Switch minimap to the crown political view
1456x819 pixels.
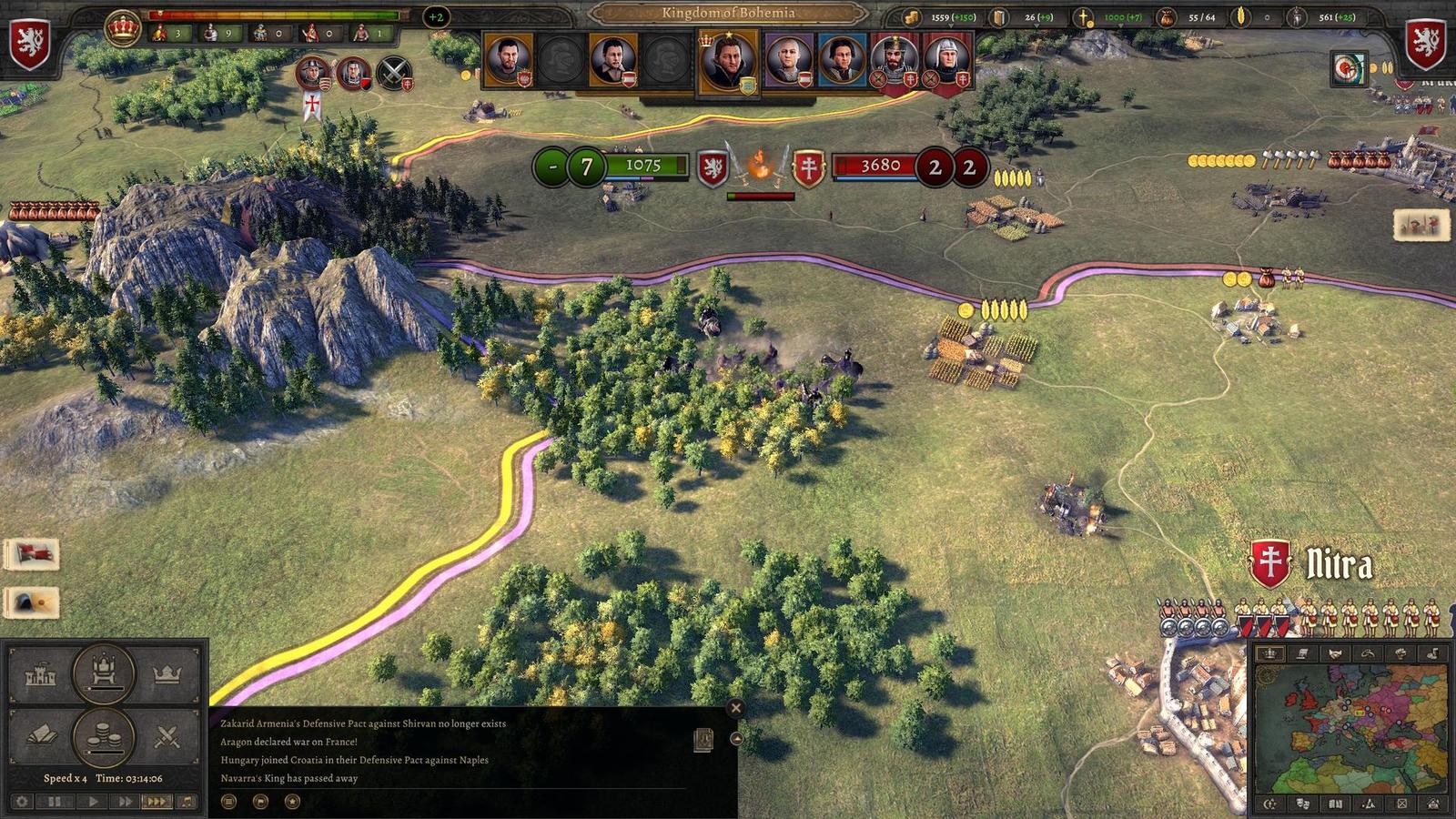(1269, 653)
